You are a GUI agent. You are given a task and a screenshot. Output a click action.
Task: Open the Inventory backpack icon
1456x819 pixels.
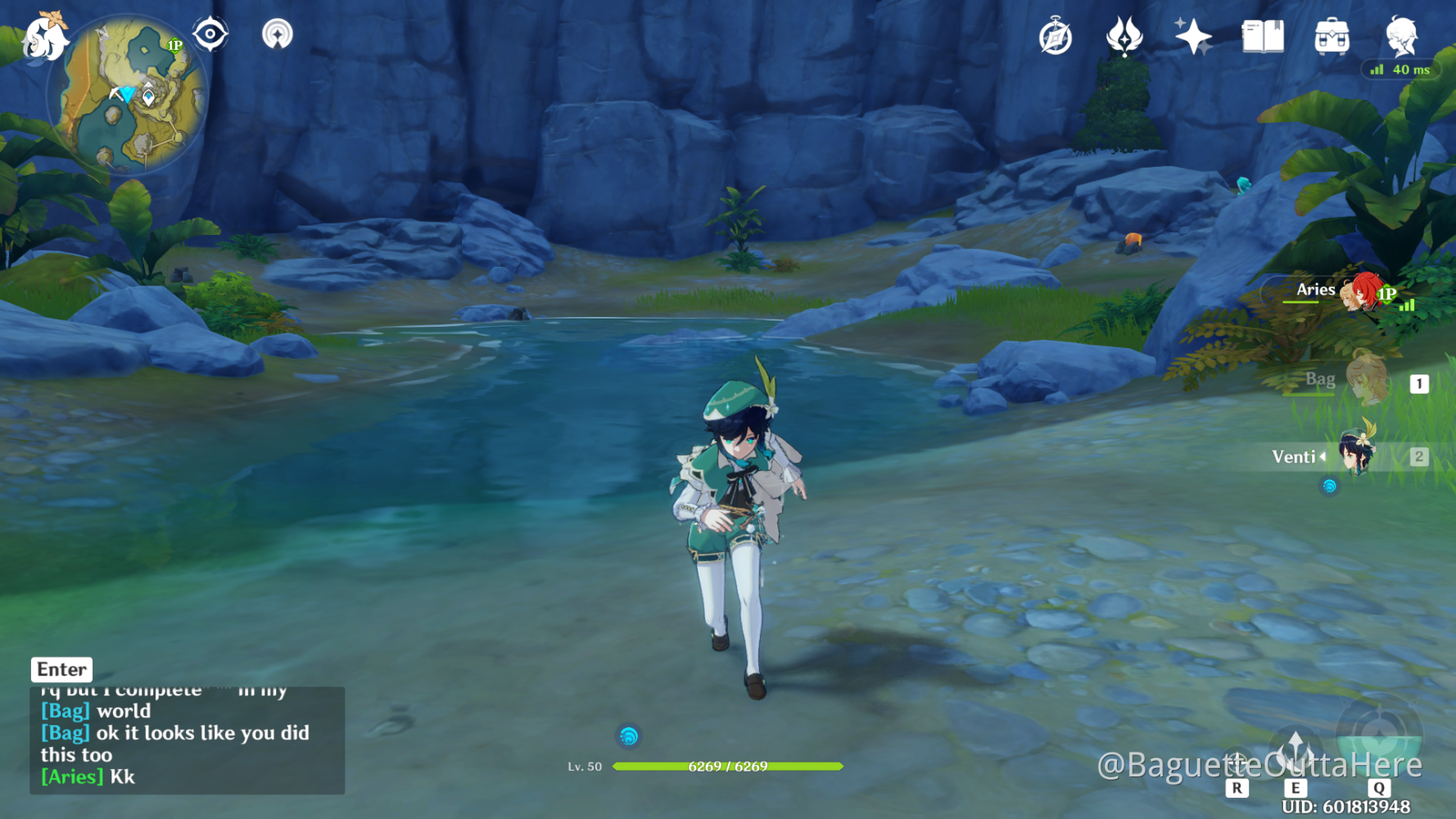click(x=1331, y=37)
